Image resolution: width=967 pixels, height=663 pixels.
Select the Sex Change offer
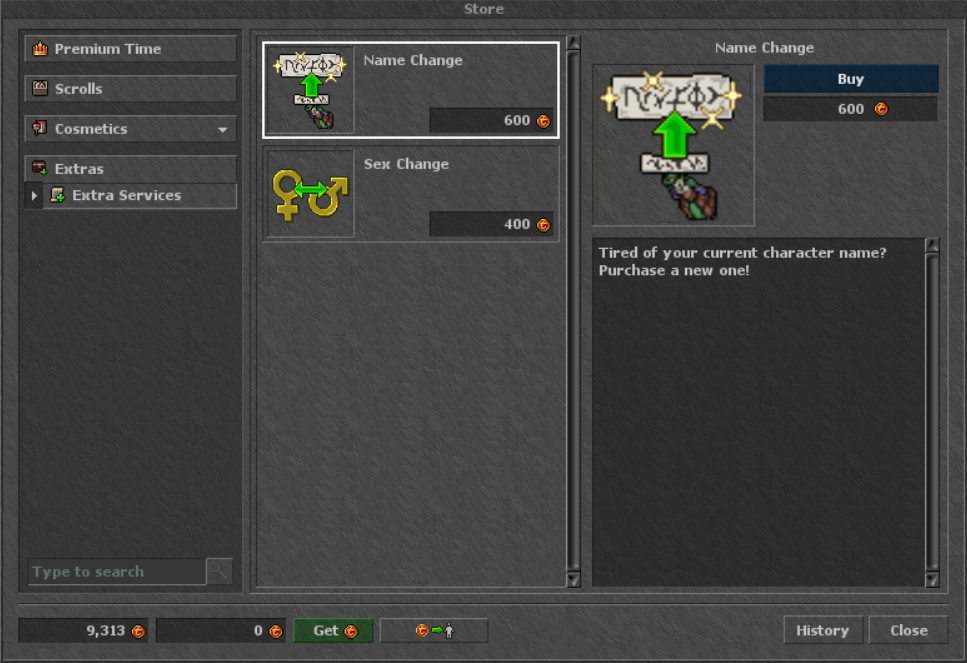click(411, 194)
